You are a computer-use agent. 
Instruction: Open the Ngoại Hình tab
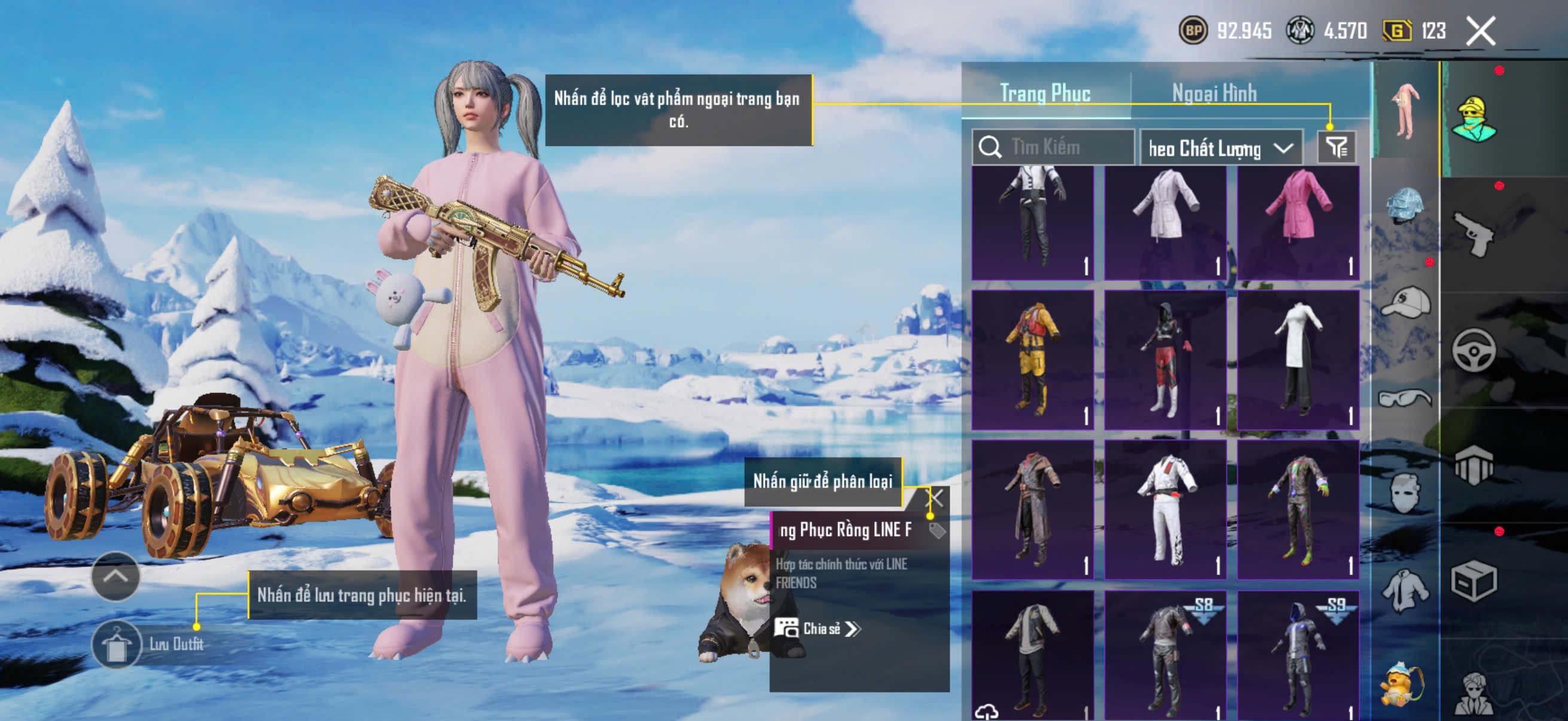coord(1214,94)
